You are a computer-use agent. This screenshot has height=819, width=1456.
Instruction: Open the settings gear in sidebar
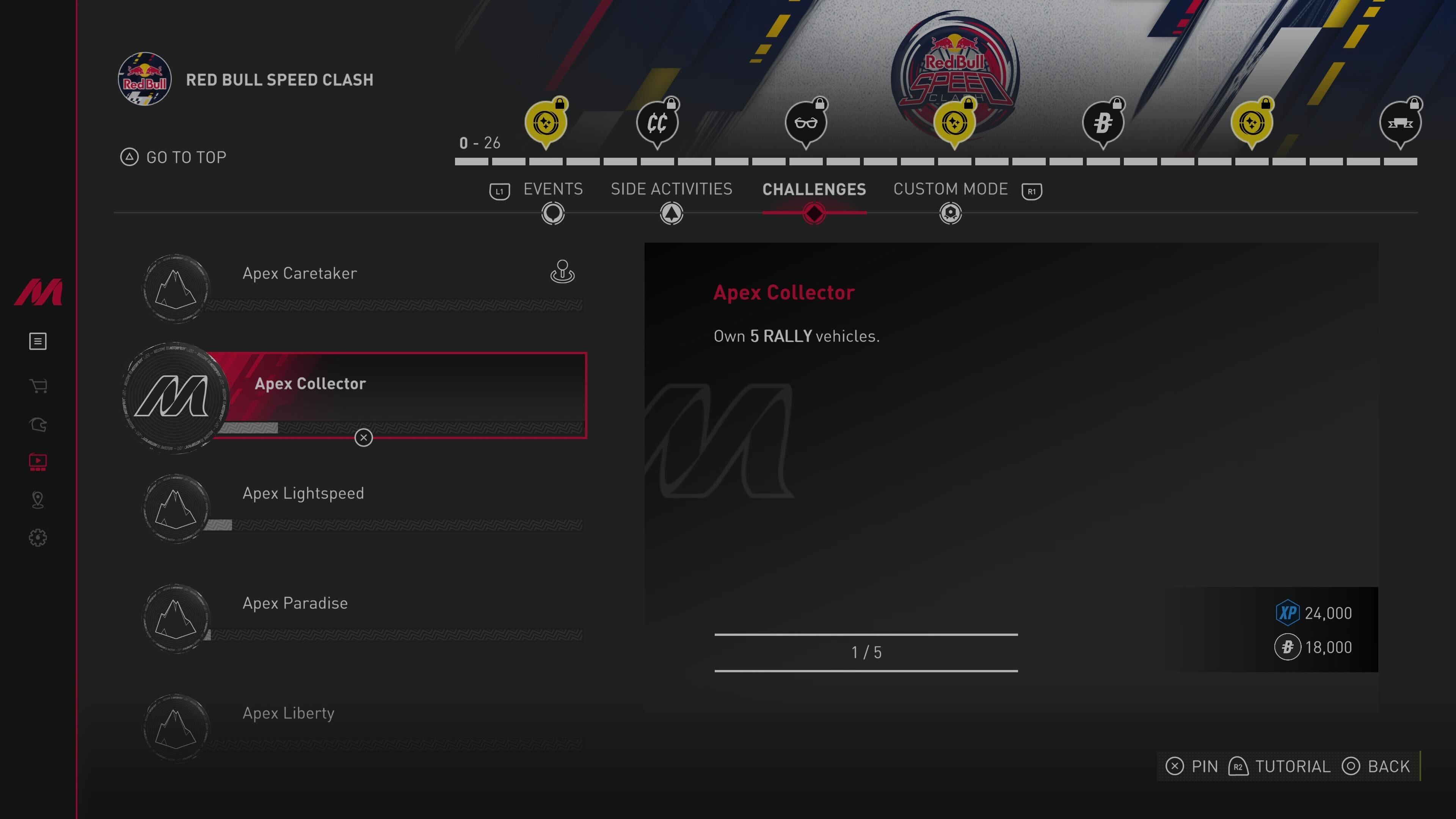[x=38, y=538]
